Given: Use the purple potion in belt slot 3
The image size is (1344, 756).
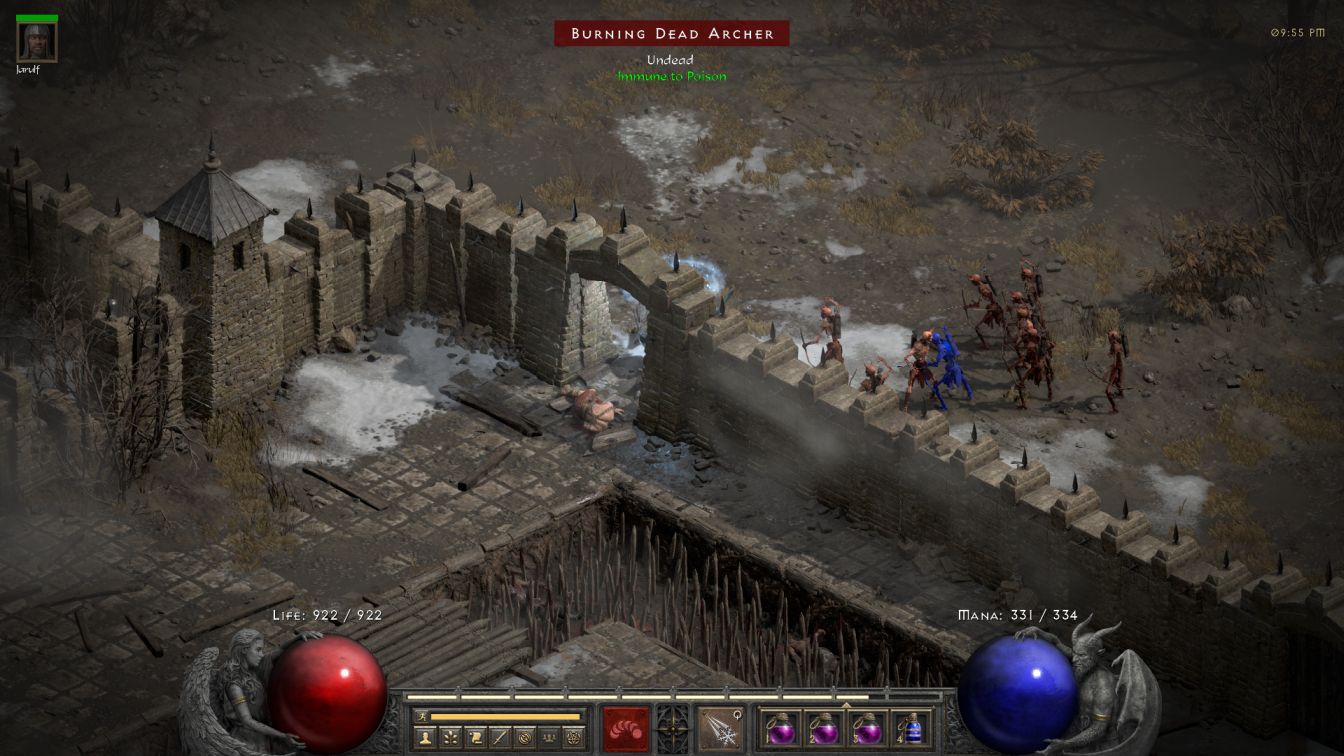Looking at the screenshot, I should (867, 727).
